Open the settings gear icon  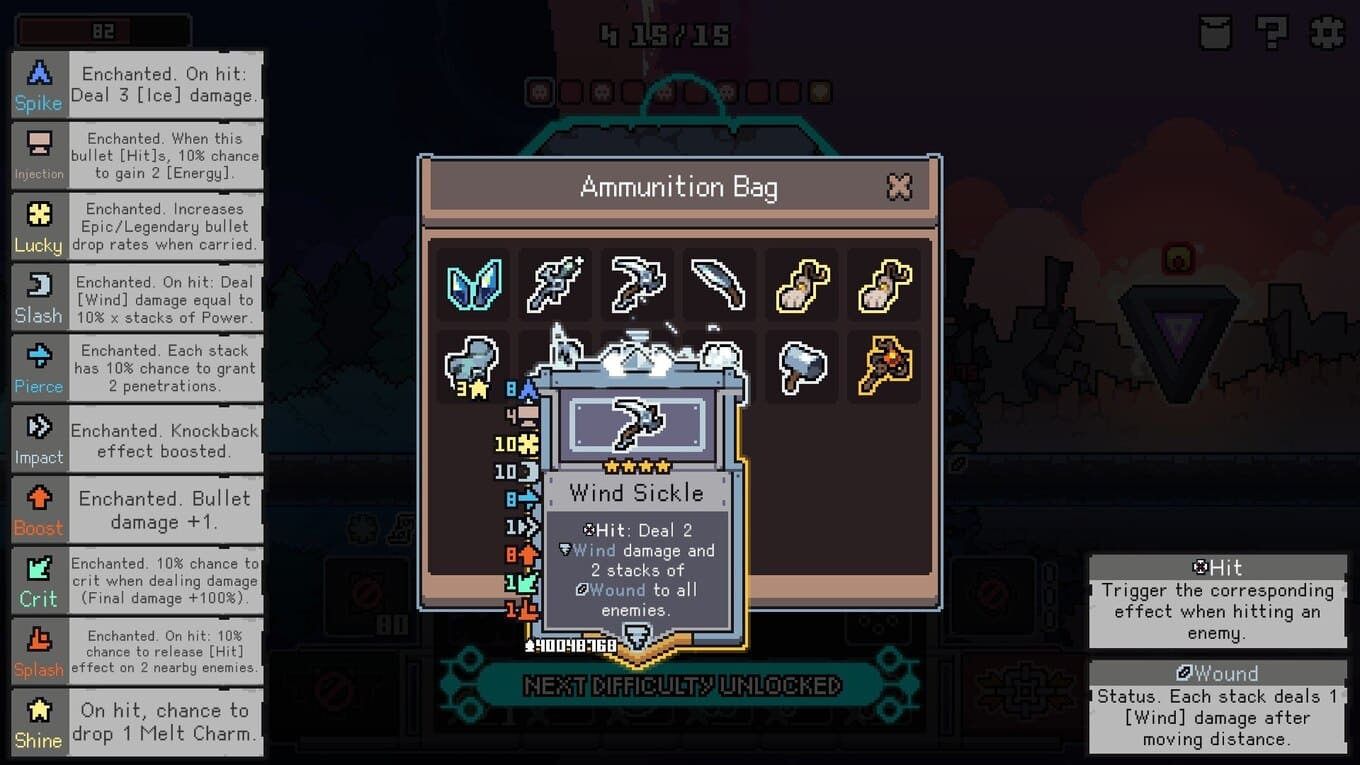[x=1327, y=32]
